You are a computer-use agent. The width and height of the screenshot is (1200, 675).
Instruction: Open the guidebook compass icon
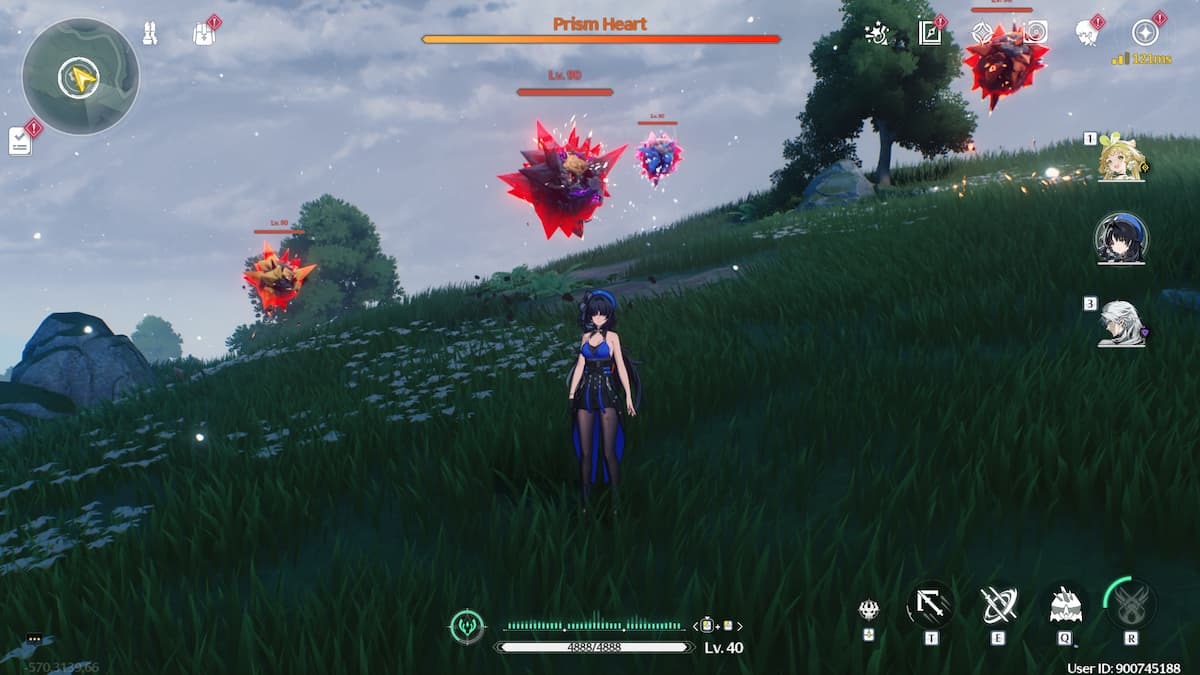[931, 32]
